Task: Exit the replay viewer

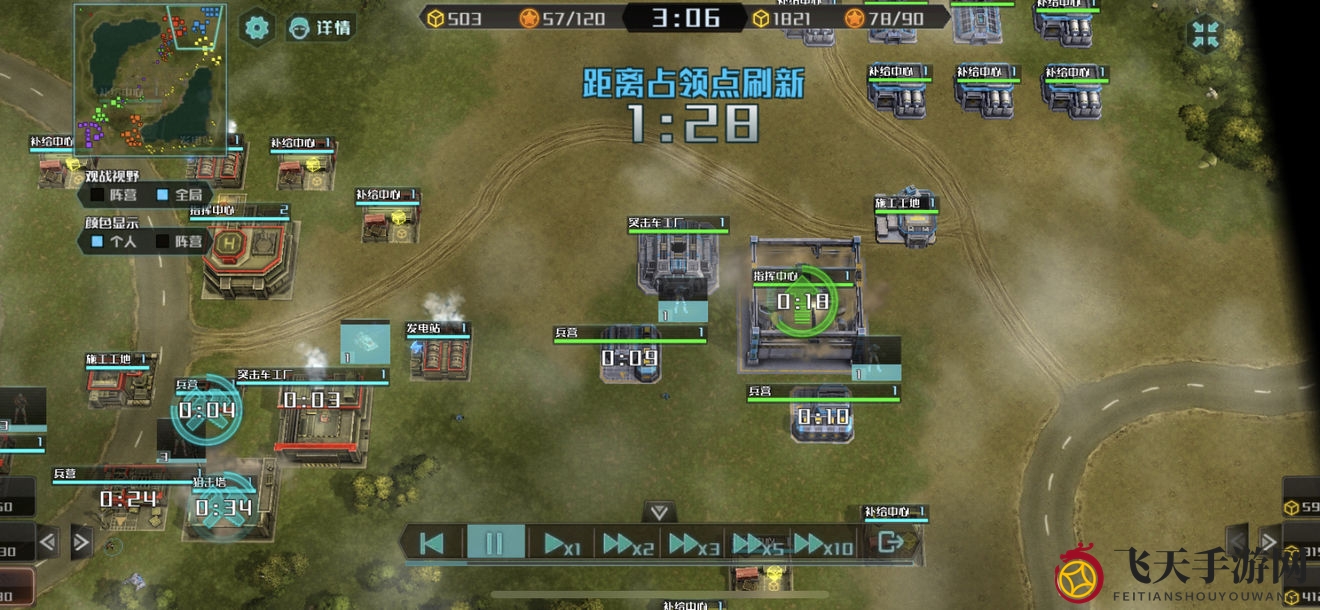Action: [888, 543]
